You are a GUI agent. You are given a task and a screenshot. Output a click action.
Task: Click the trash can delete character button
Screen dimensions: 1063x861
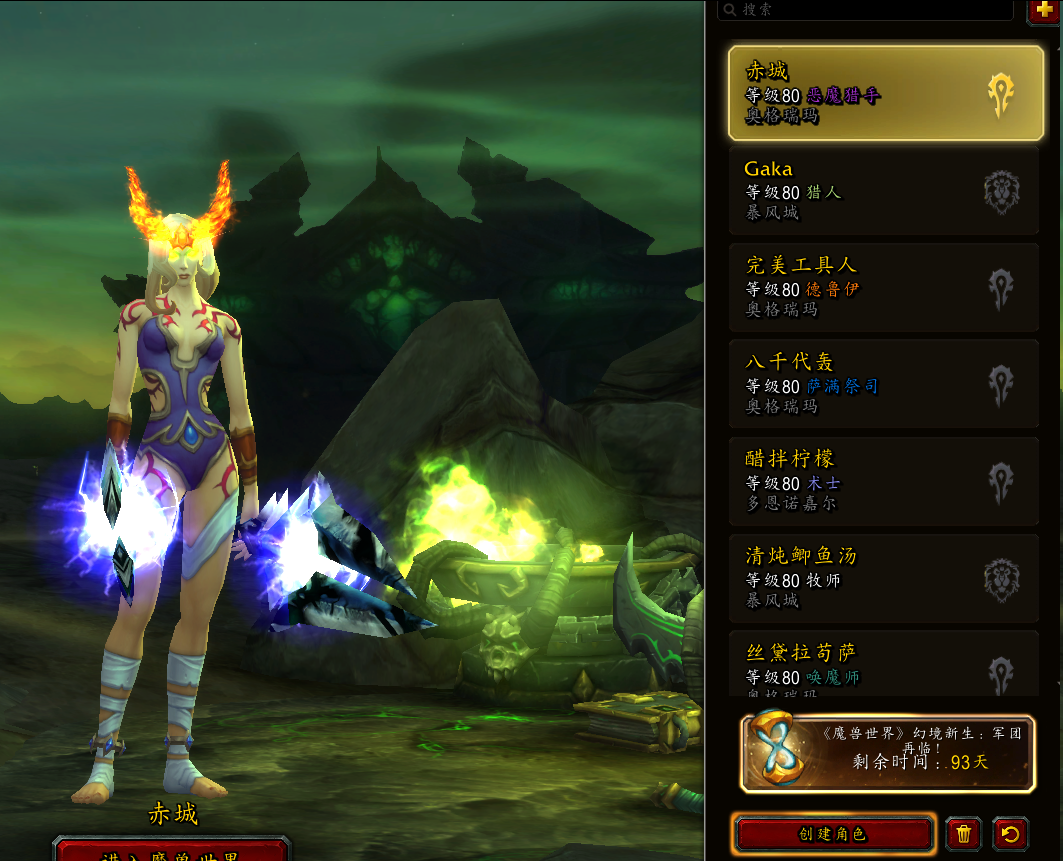[x=963, y=833]
